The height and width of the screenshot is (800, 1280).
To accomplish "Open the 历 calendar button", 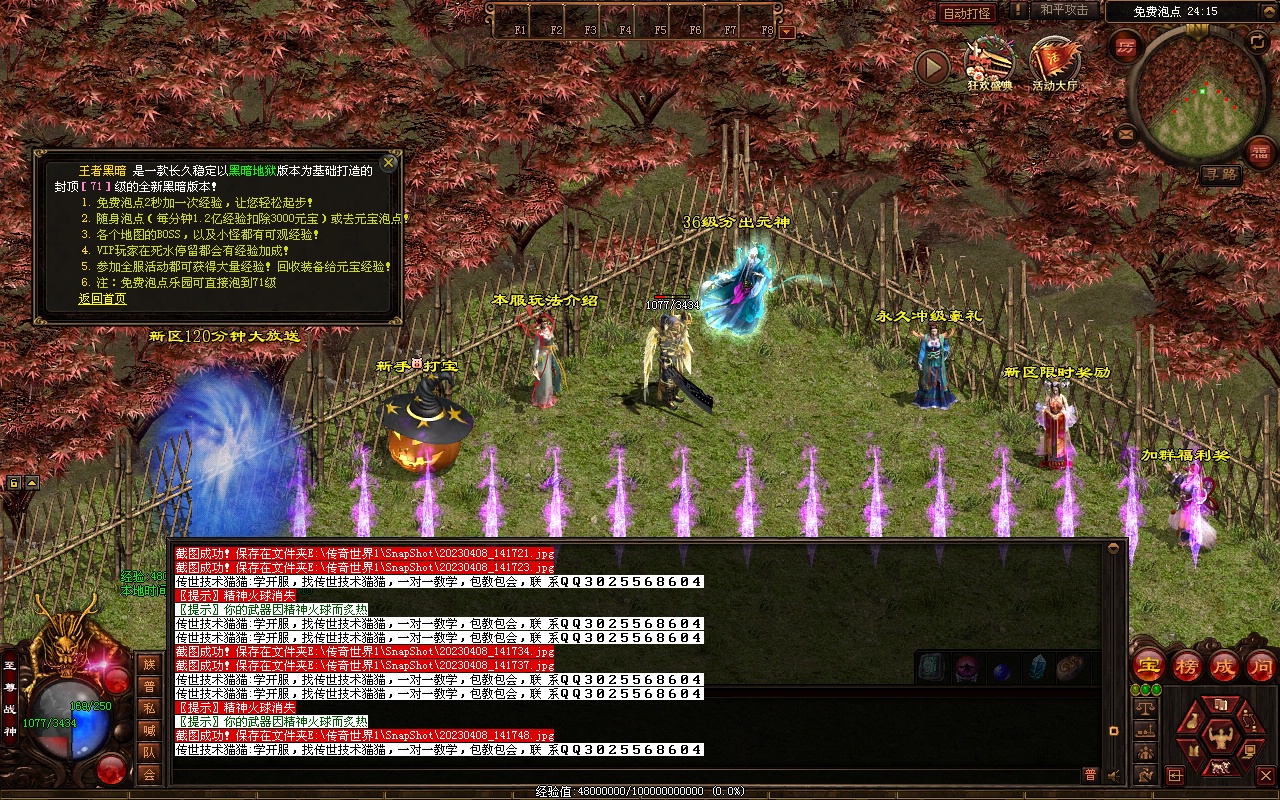I will tap(1127, 47).
